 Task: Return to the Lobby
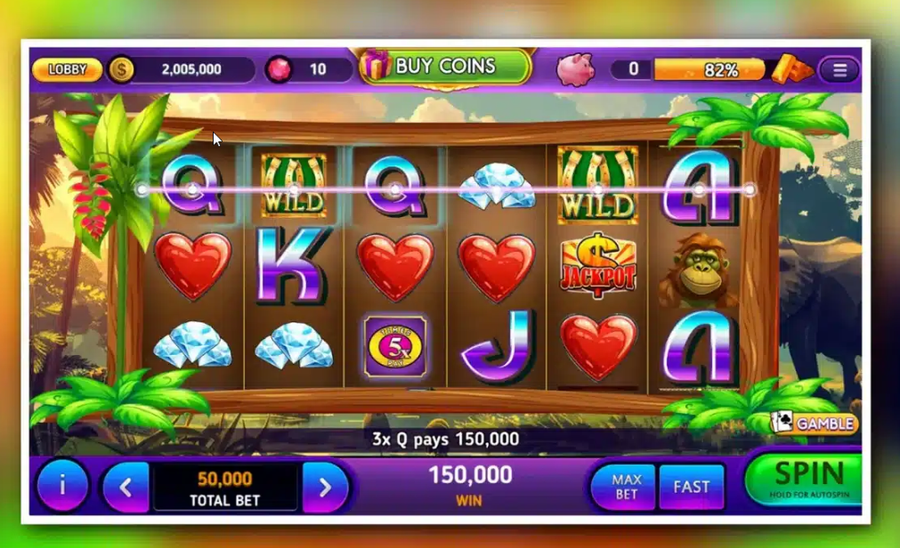(67, 70)
